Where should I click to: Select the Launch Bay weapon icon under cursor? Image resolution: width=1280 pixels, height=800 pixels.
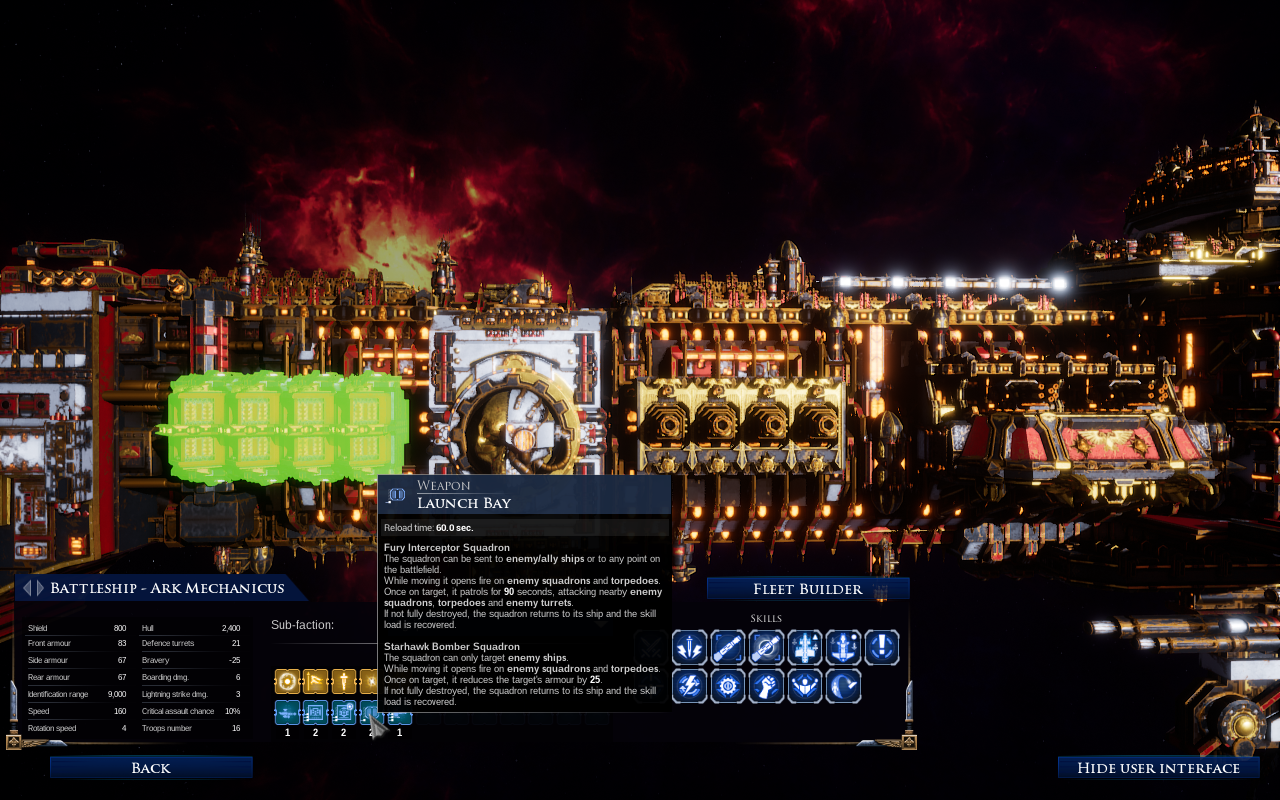(372, 712)
